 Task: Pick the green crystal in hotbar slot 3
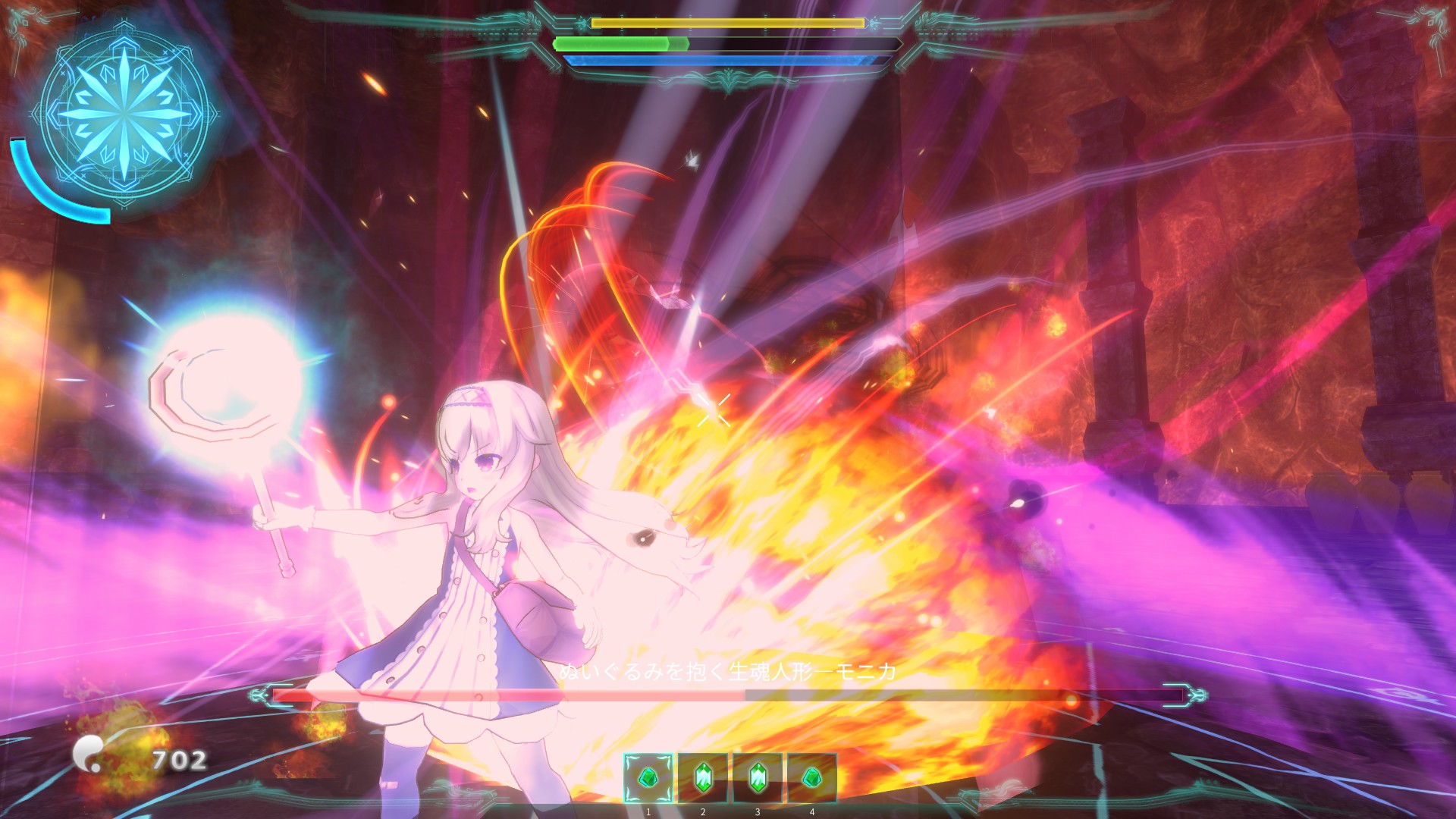tap(757, 778)
